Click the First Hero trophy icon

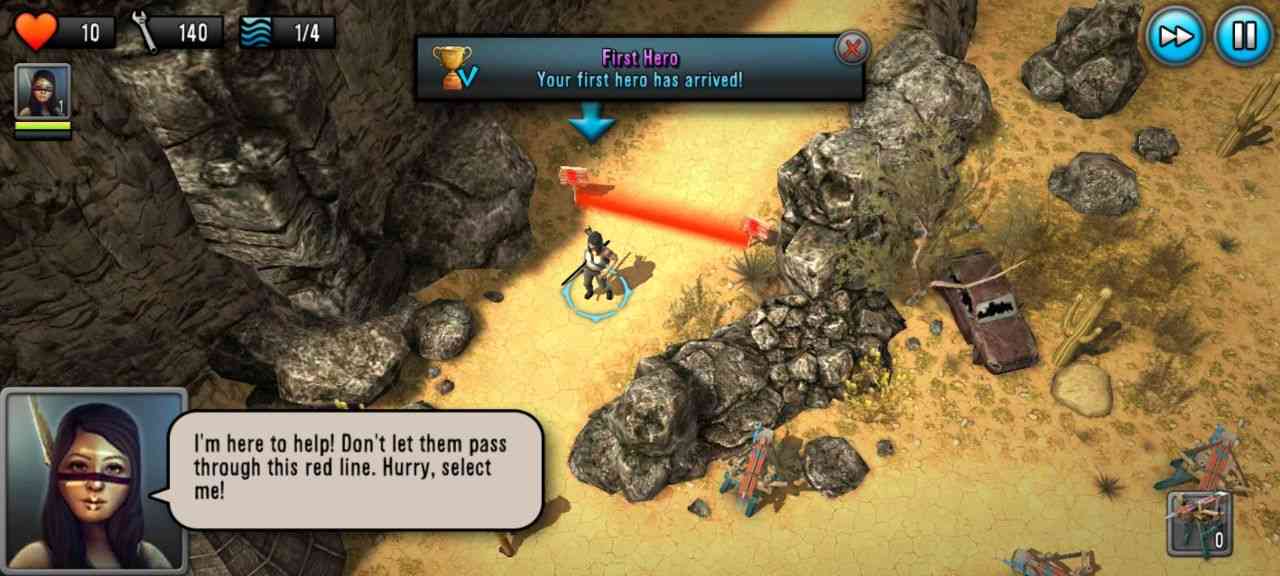pos(453,68)
